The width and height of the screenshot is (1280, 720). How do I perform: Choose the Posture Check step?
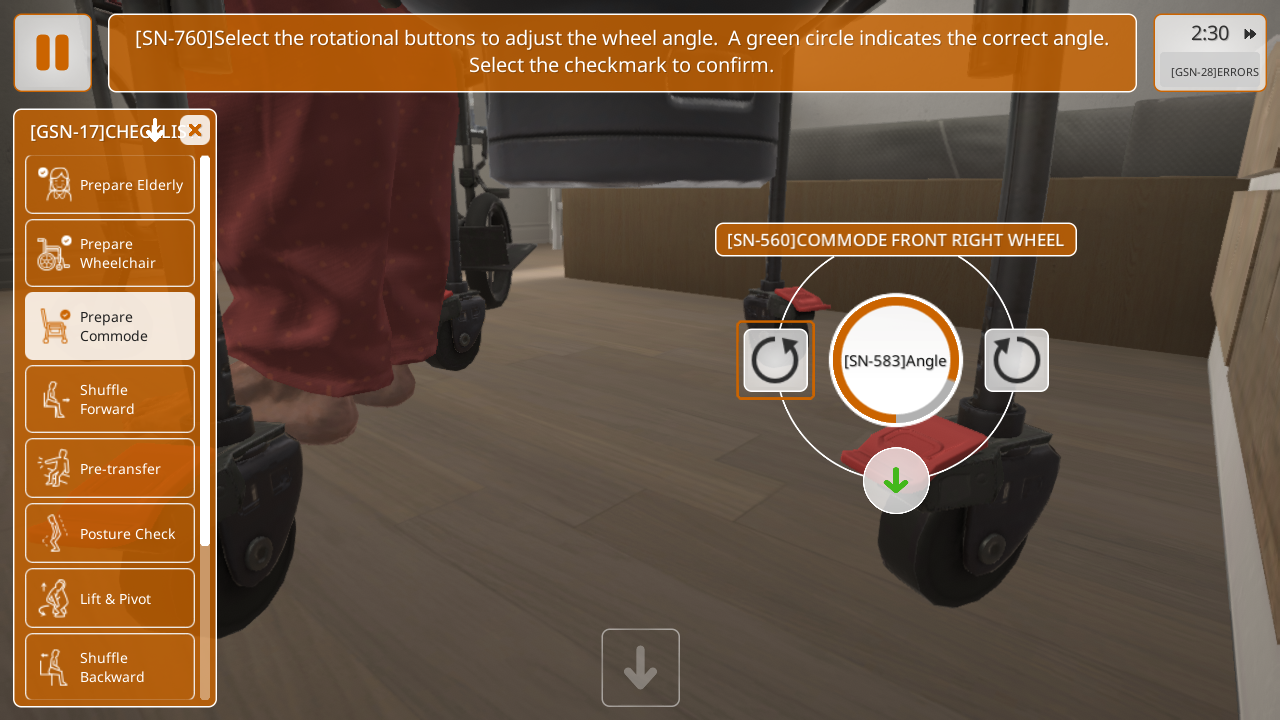(x=110, y=533)
